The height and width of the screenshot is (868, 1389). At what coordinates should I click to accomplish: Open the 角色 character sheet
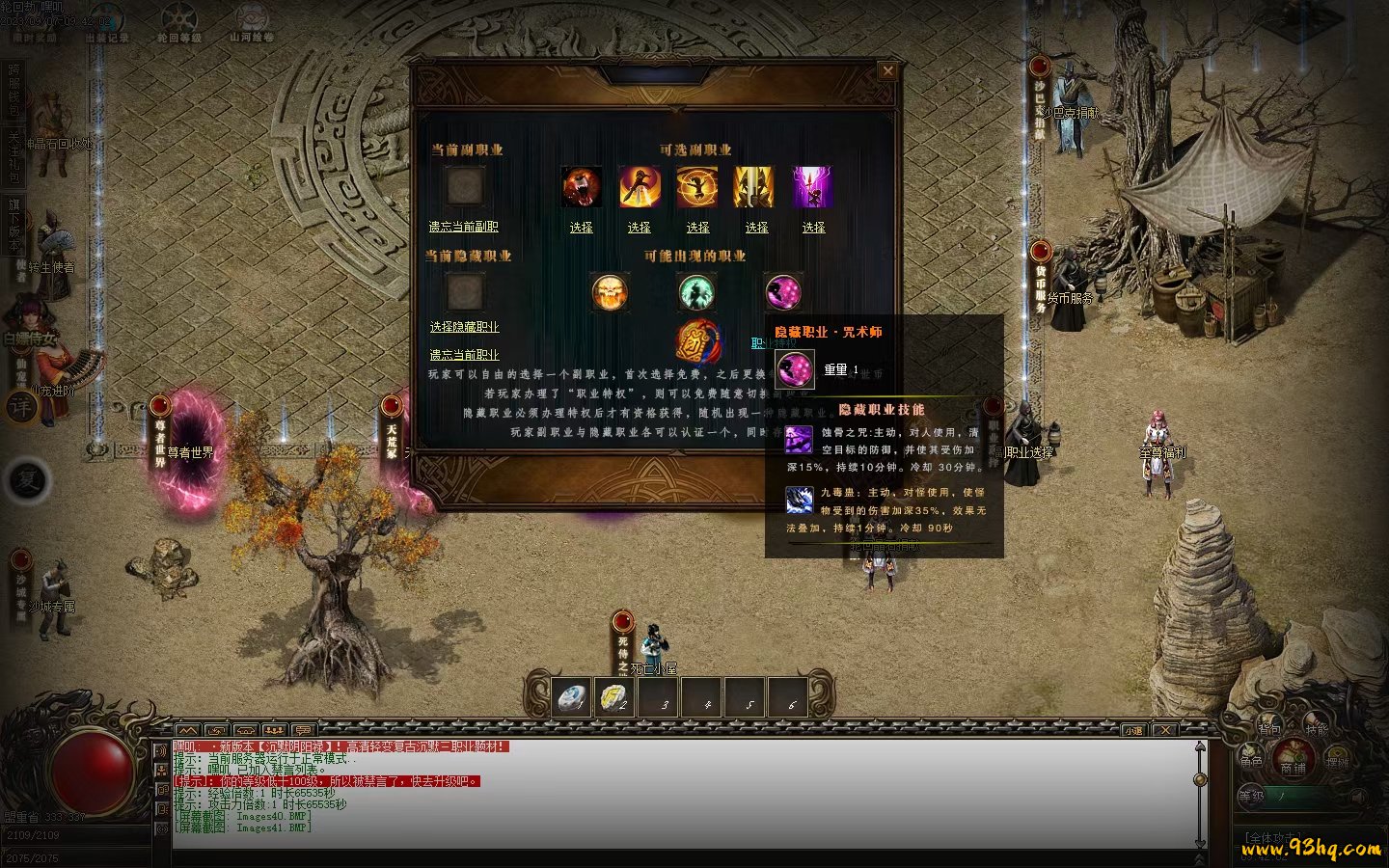pos(1251,760)
